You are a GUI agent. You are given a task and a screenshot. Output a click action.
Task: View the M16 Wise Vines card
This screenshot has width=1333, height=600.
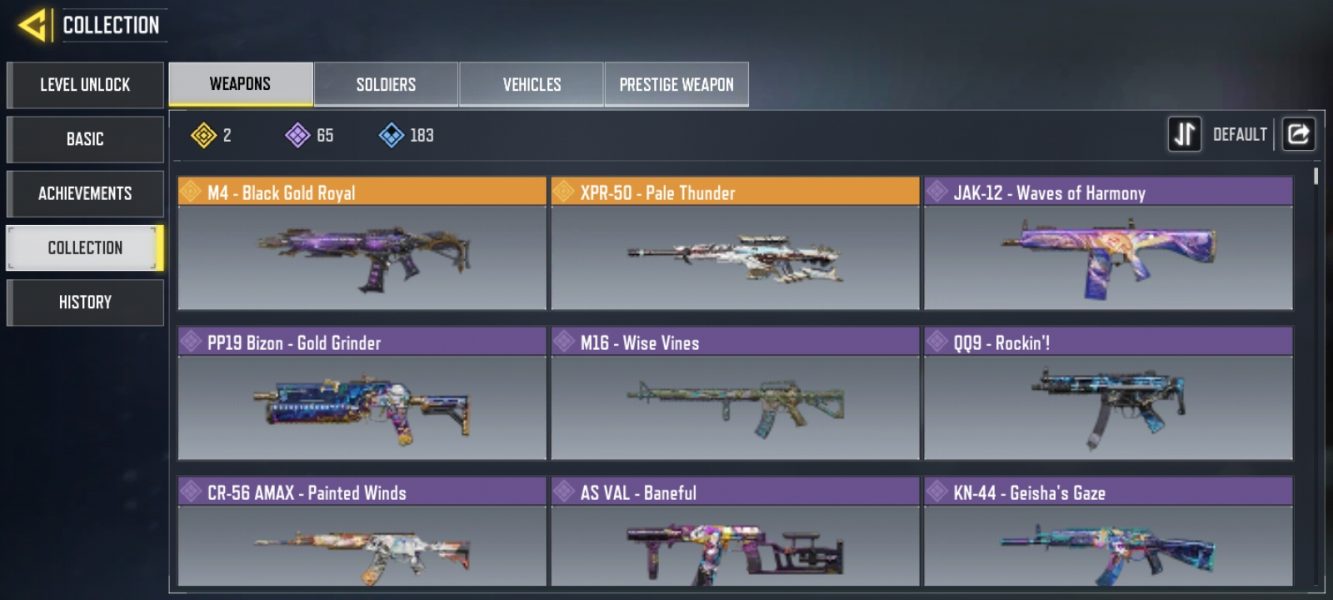tap(735, 394)
